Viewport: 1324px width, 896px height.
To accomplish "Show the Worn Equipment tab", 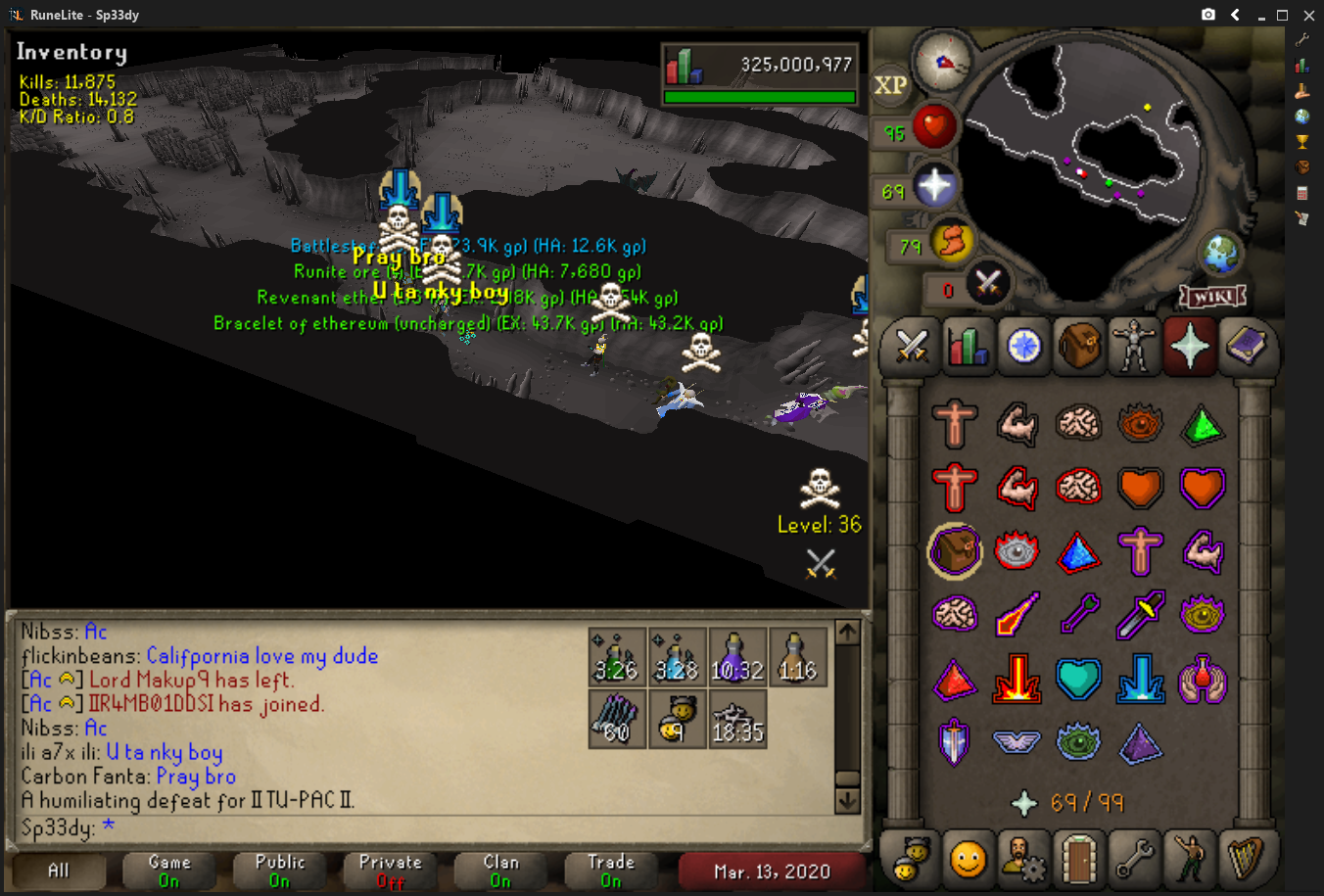I will 1134,346.
